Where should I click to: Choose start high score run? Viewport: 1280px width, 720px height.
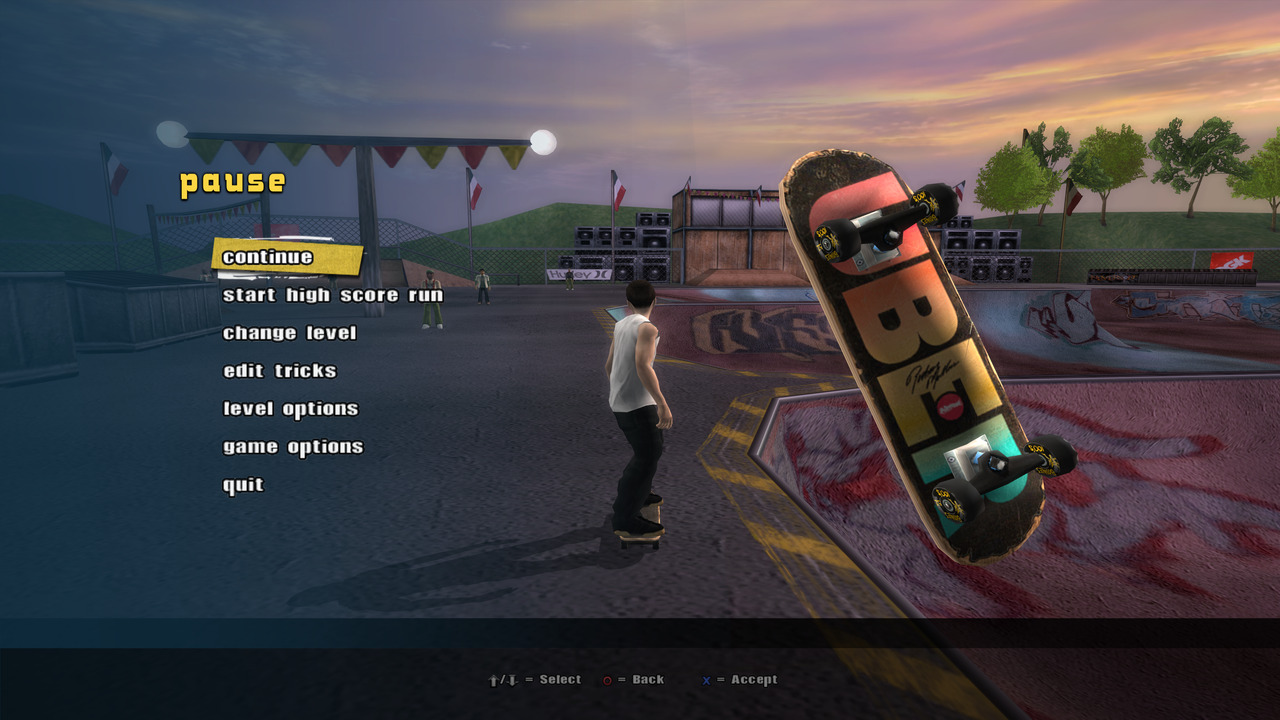click(x=332, y=295)
